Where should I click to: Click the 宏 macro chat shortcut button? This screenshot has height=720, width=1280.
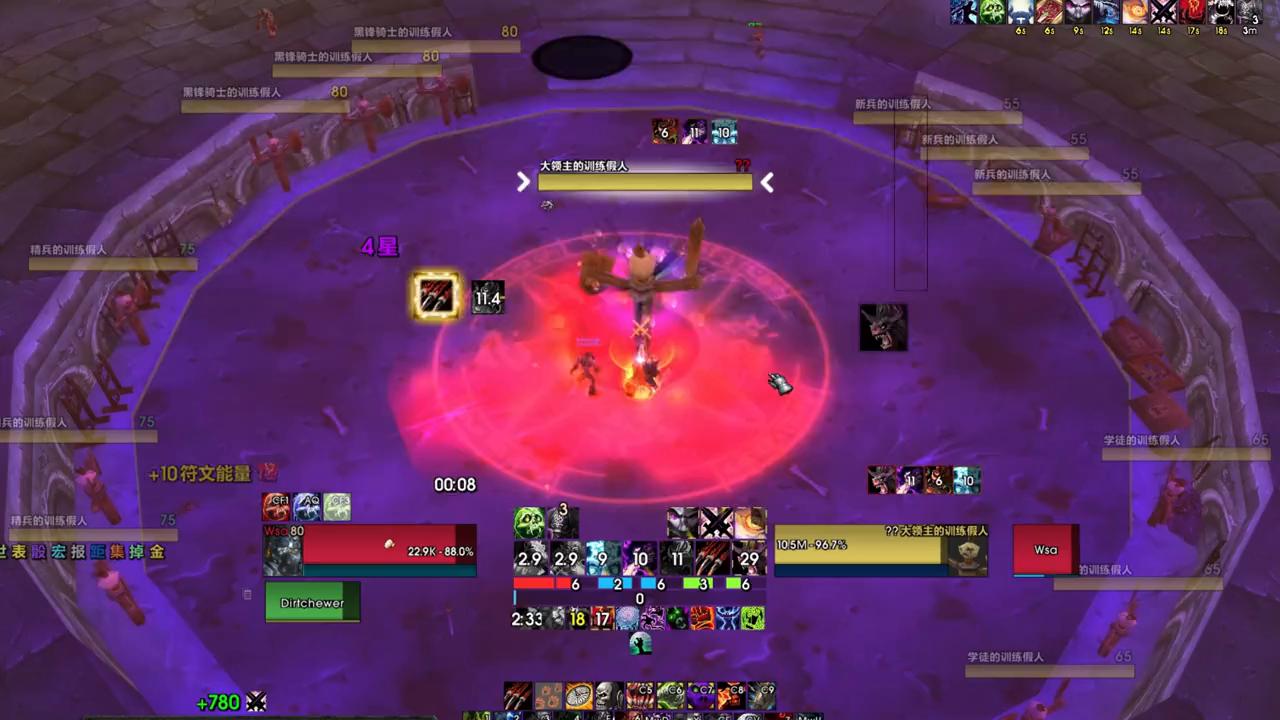[x=58, y=551]
